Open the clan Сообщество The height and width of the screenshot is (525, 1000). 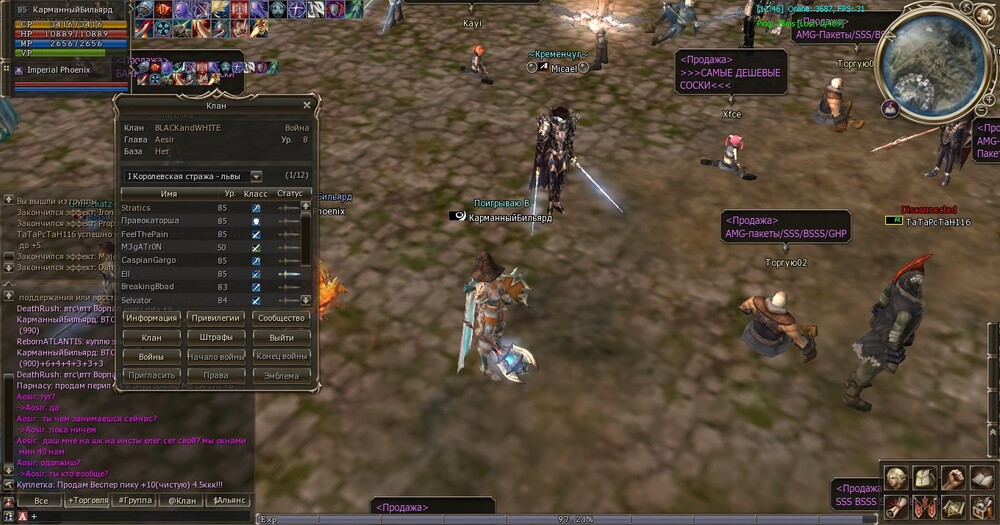[x=281, y=318]
